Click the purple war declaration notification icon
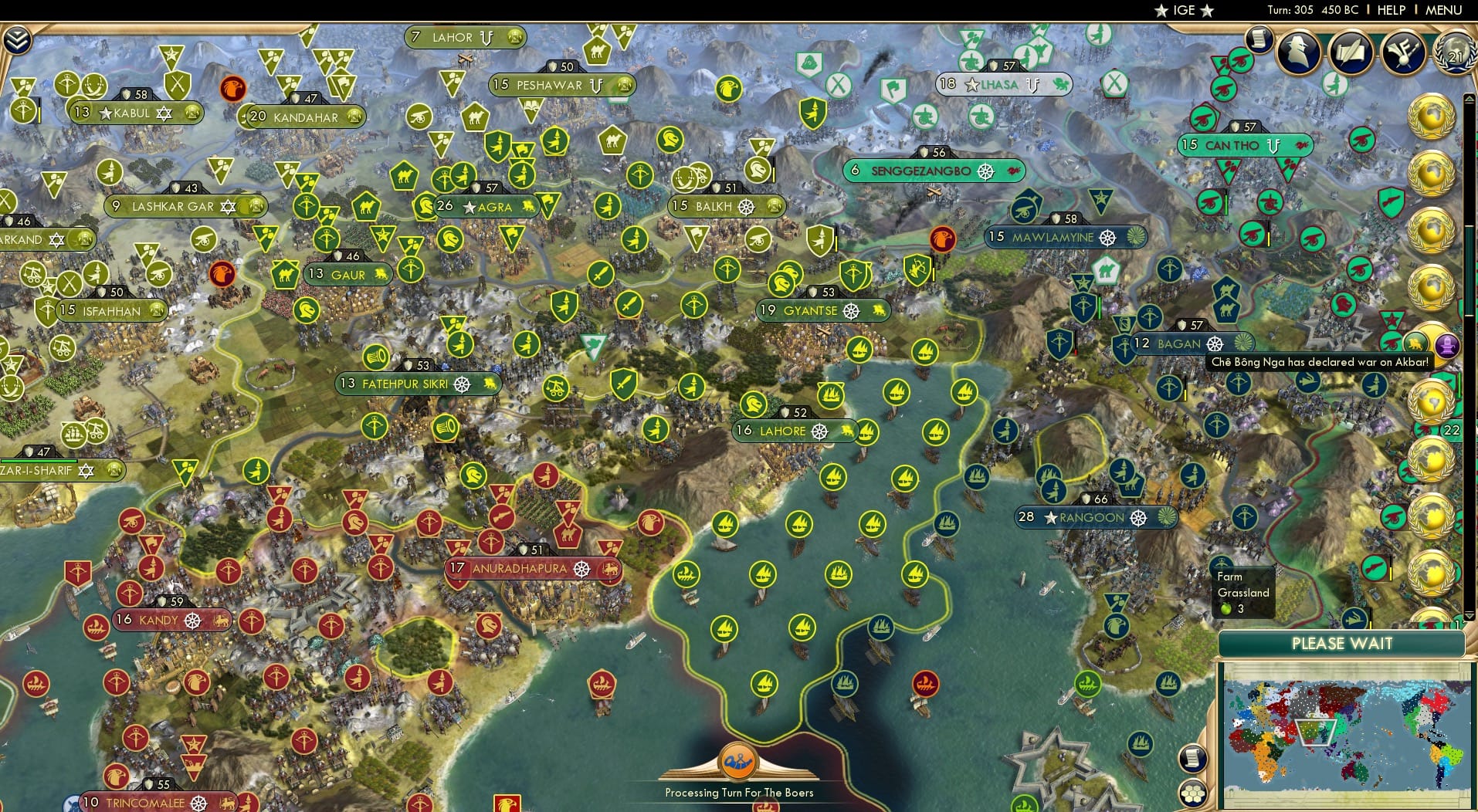The image size is (1478, 812). (x=1446, y=346)
